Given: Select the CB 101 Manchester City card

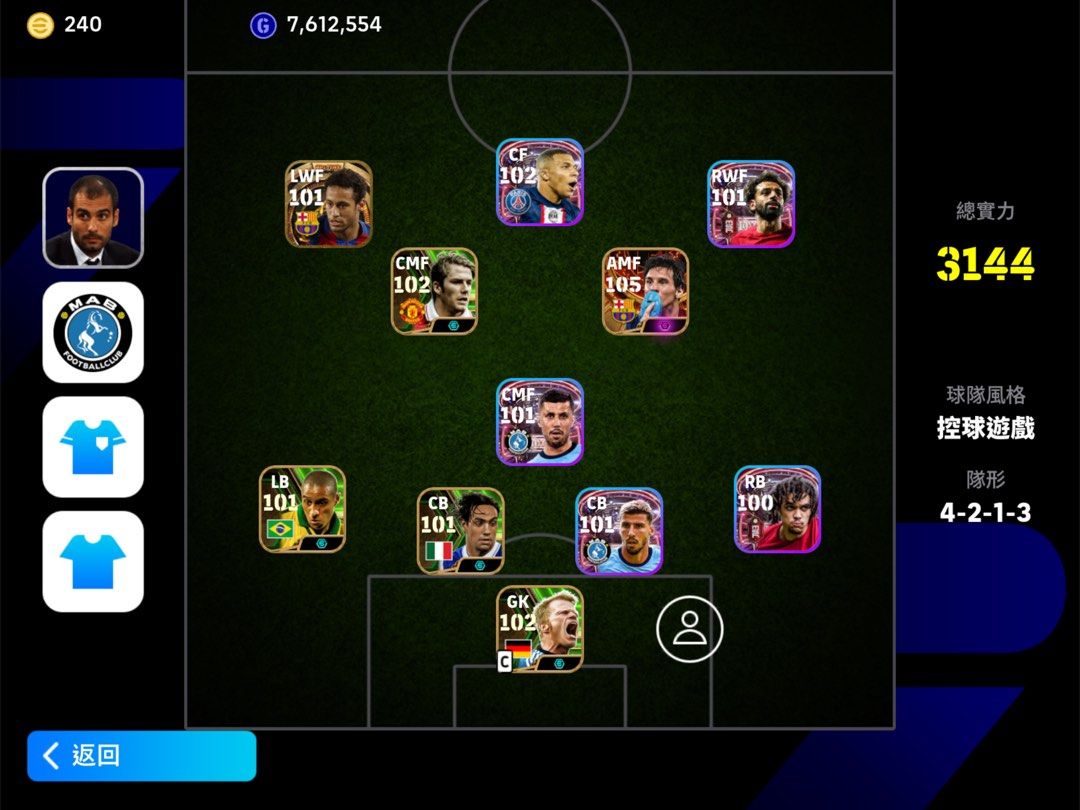Looking at the screenshot, I should click(x=619, y=531).
